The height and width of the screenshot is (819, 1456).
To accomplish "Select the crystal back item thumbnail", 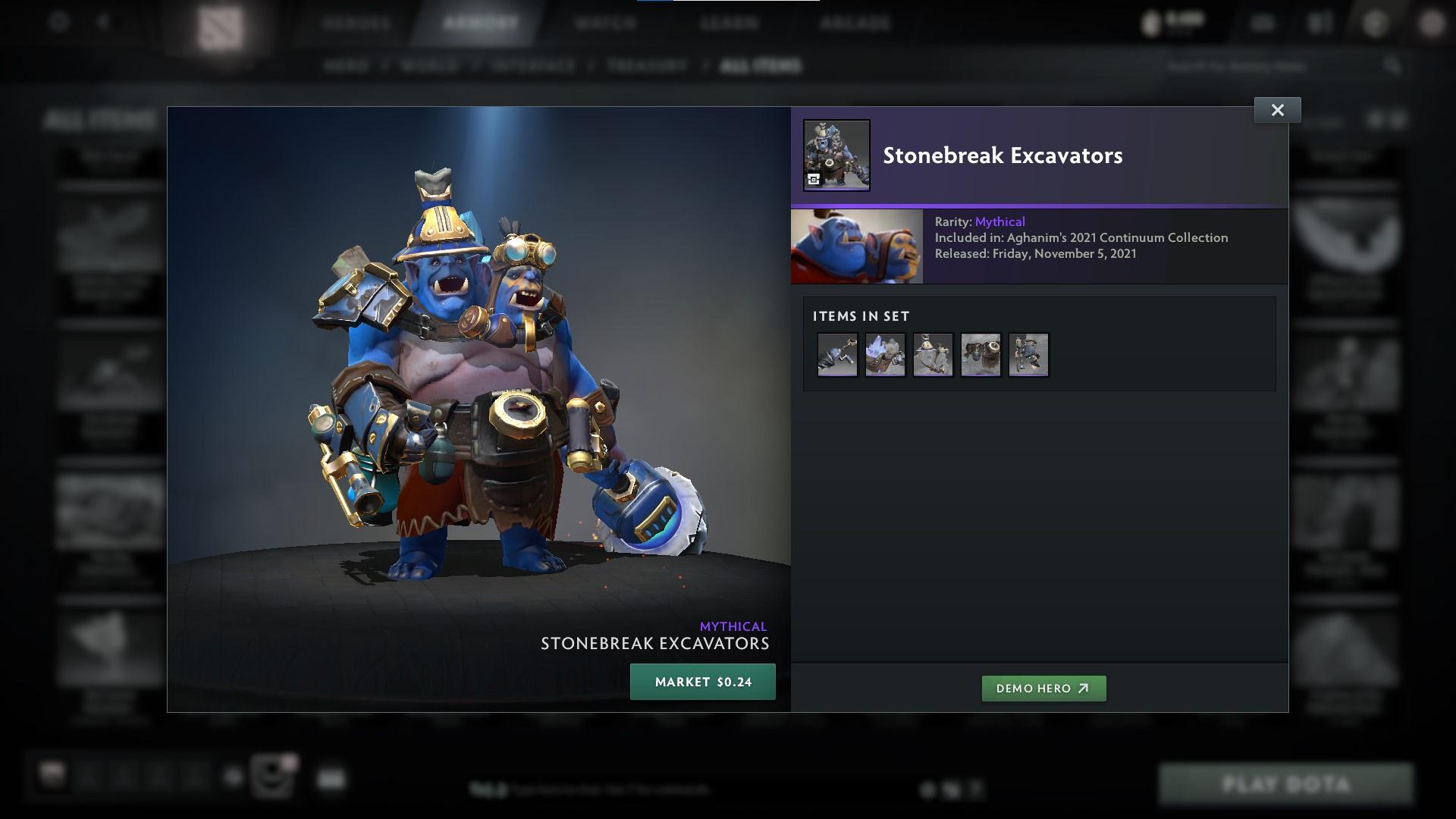I will (x=885, y=354).
